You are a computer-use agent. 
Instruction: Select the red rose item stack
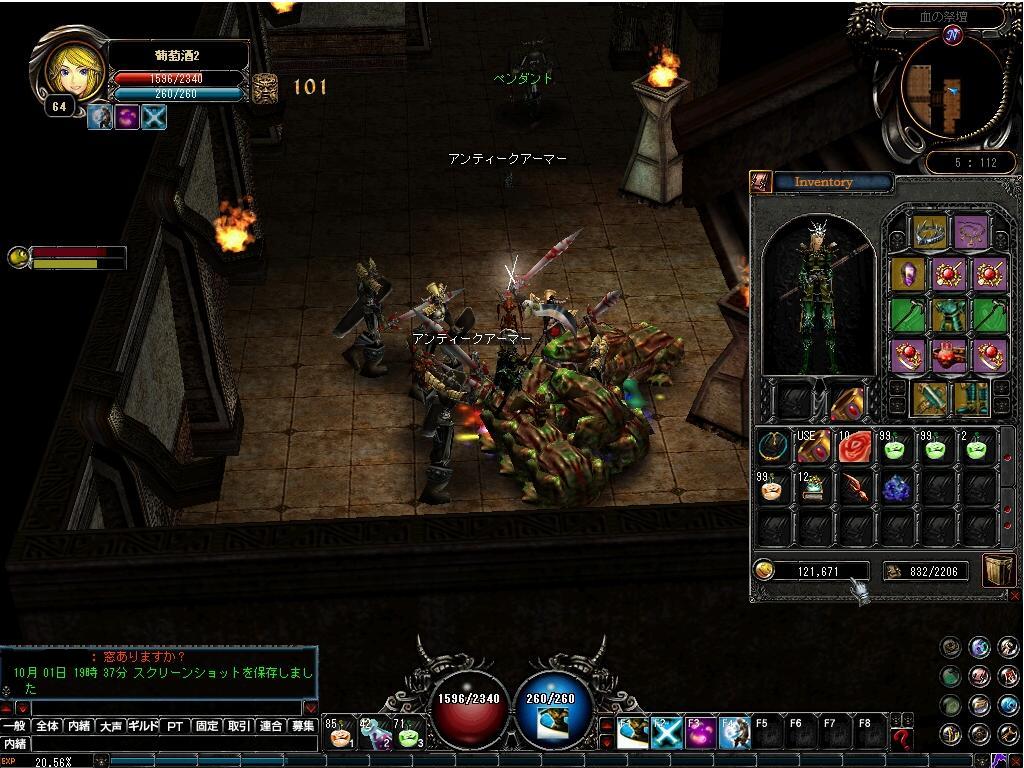[853, 448]
